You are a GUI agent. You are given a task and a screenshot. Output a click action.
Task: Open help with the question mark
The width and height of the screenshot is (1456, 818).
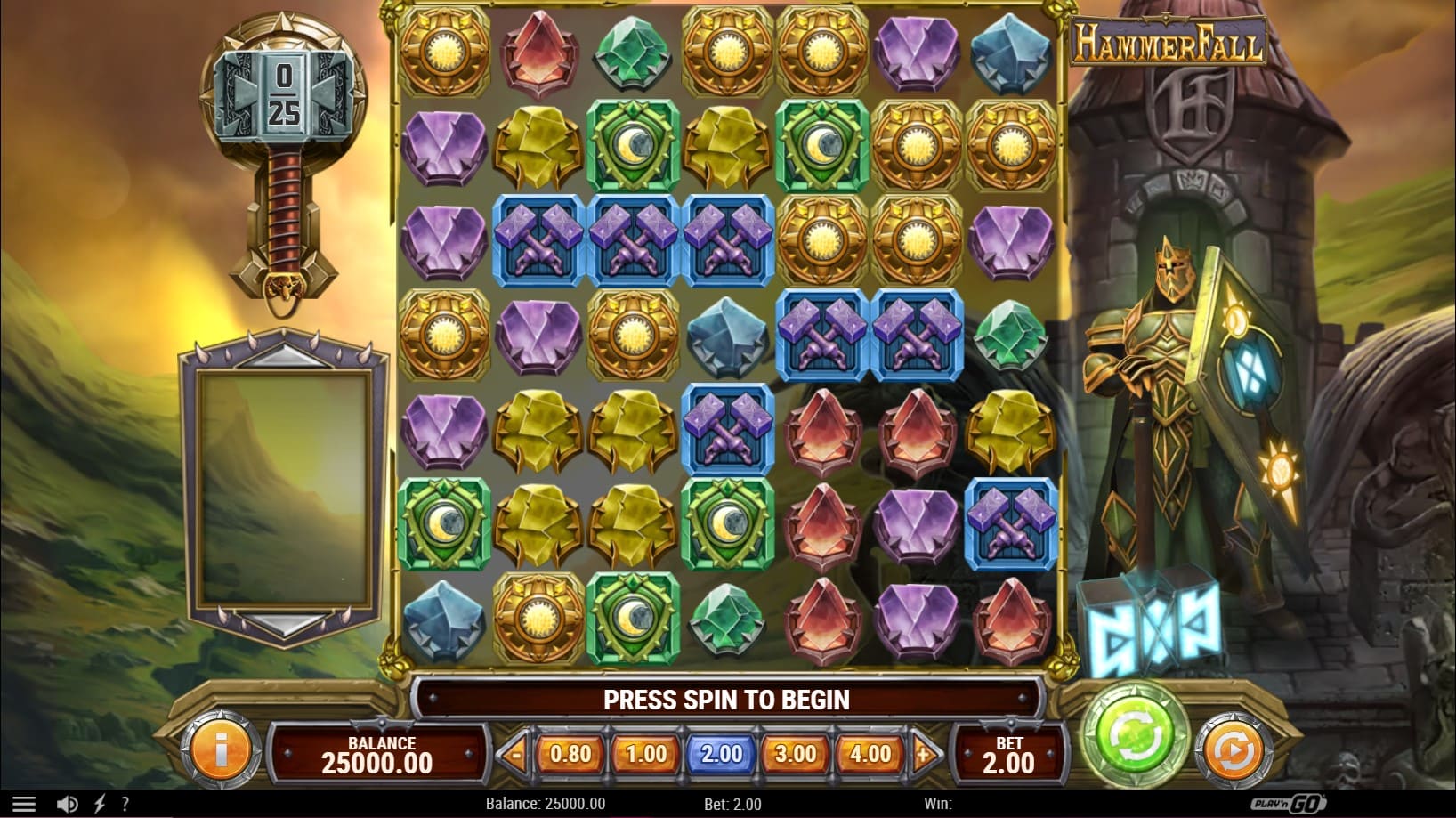click(x=125, y=804)
